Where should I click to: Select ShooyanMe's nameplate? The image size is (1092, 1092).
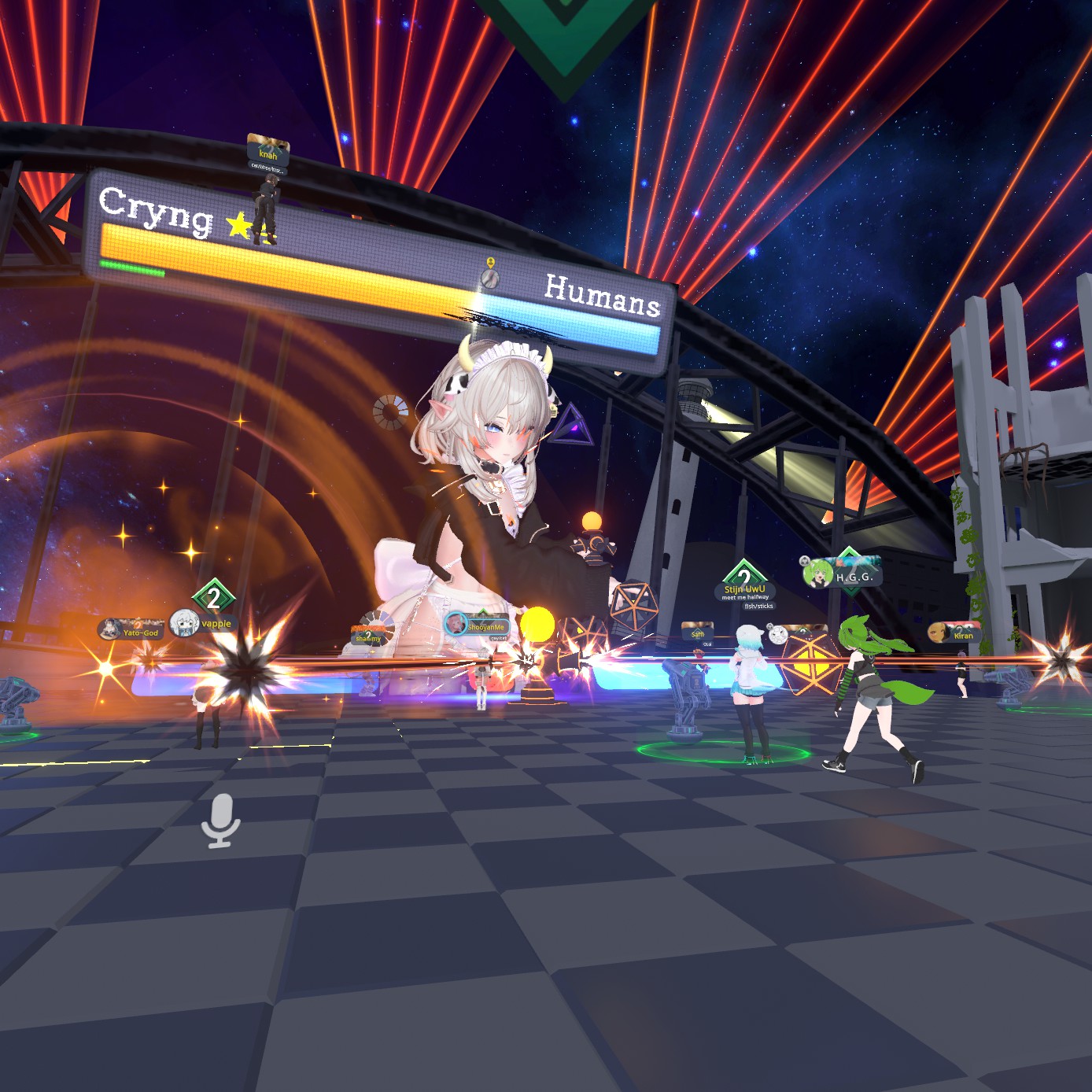[478, 626]
